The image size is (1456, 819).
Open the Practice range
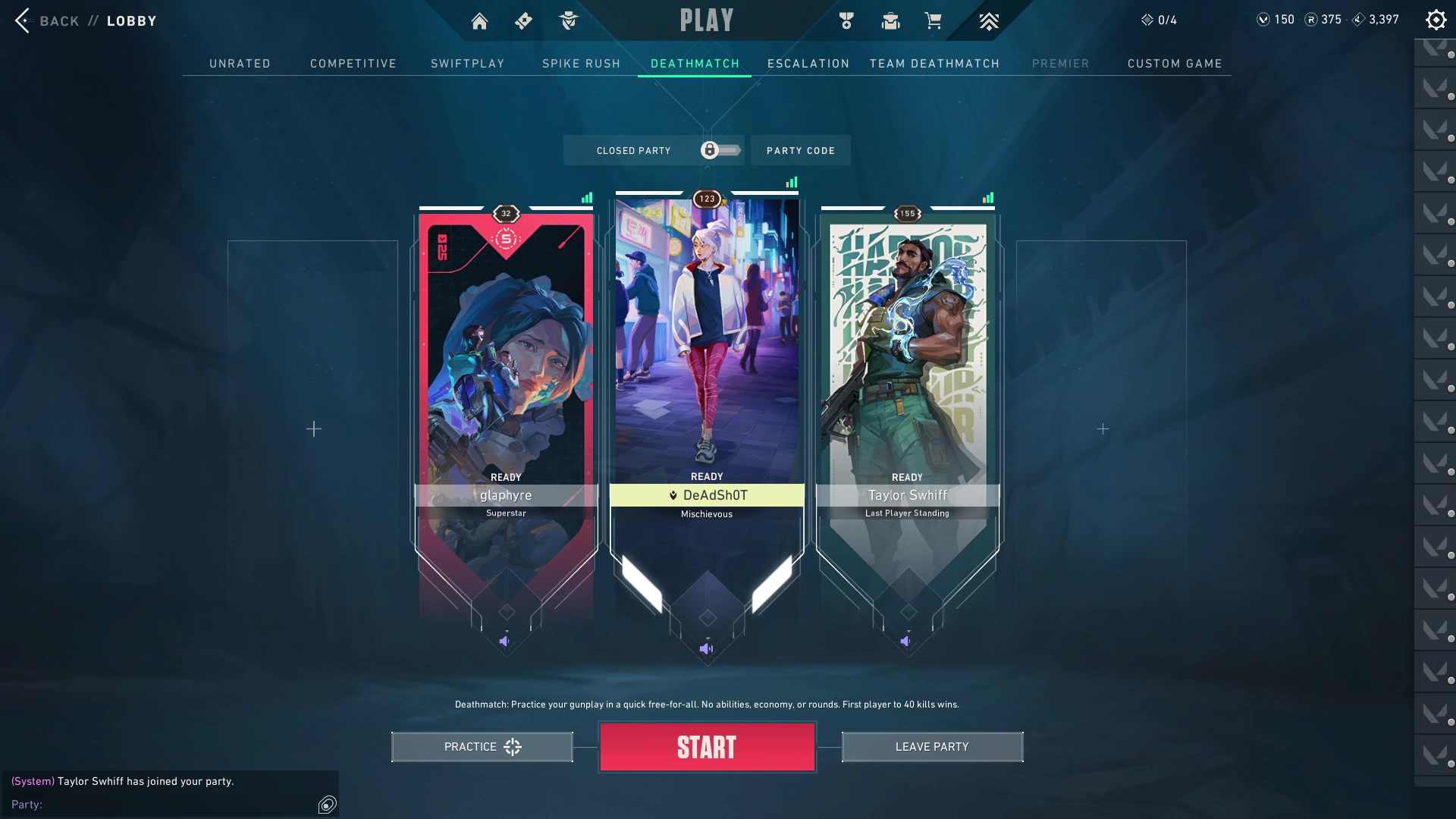(482, 747)
